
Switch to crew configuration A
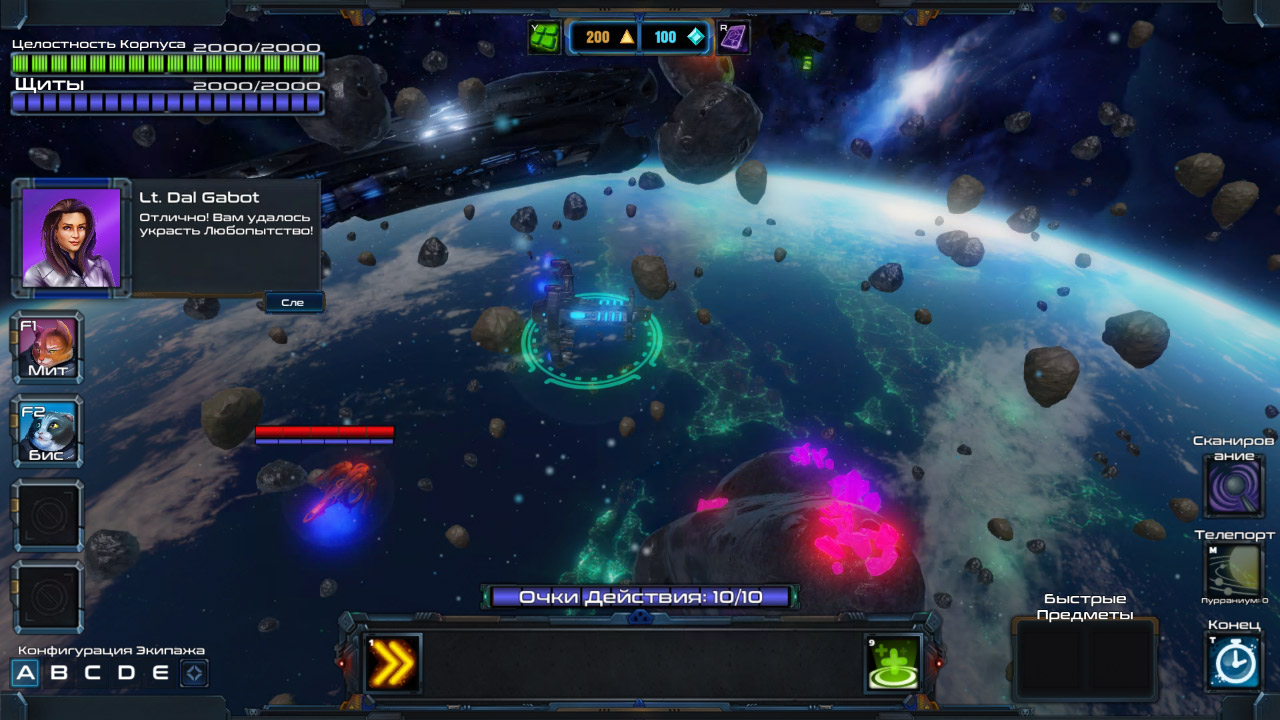coord(26,673)
